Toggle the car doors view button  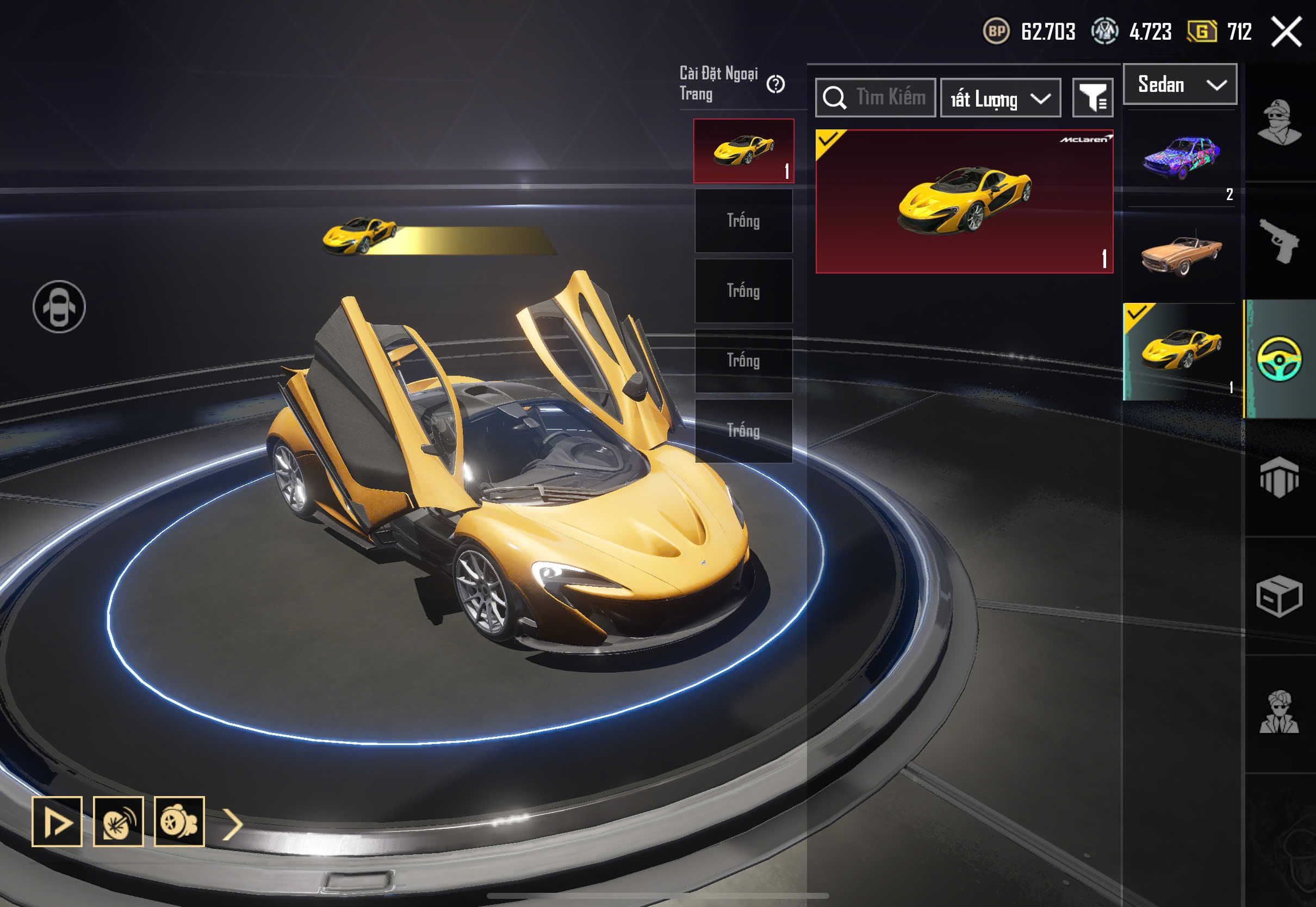(59, 307)
